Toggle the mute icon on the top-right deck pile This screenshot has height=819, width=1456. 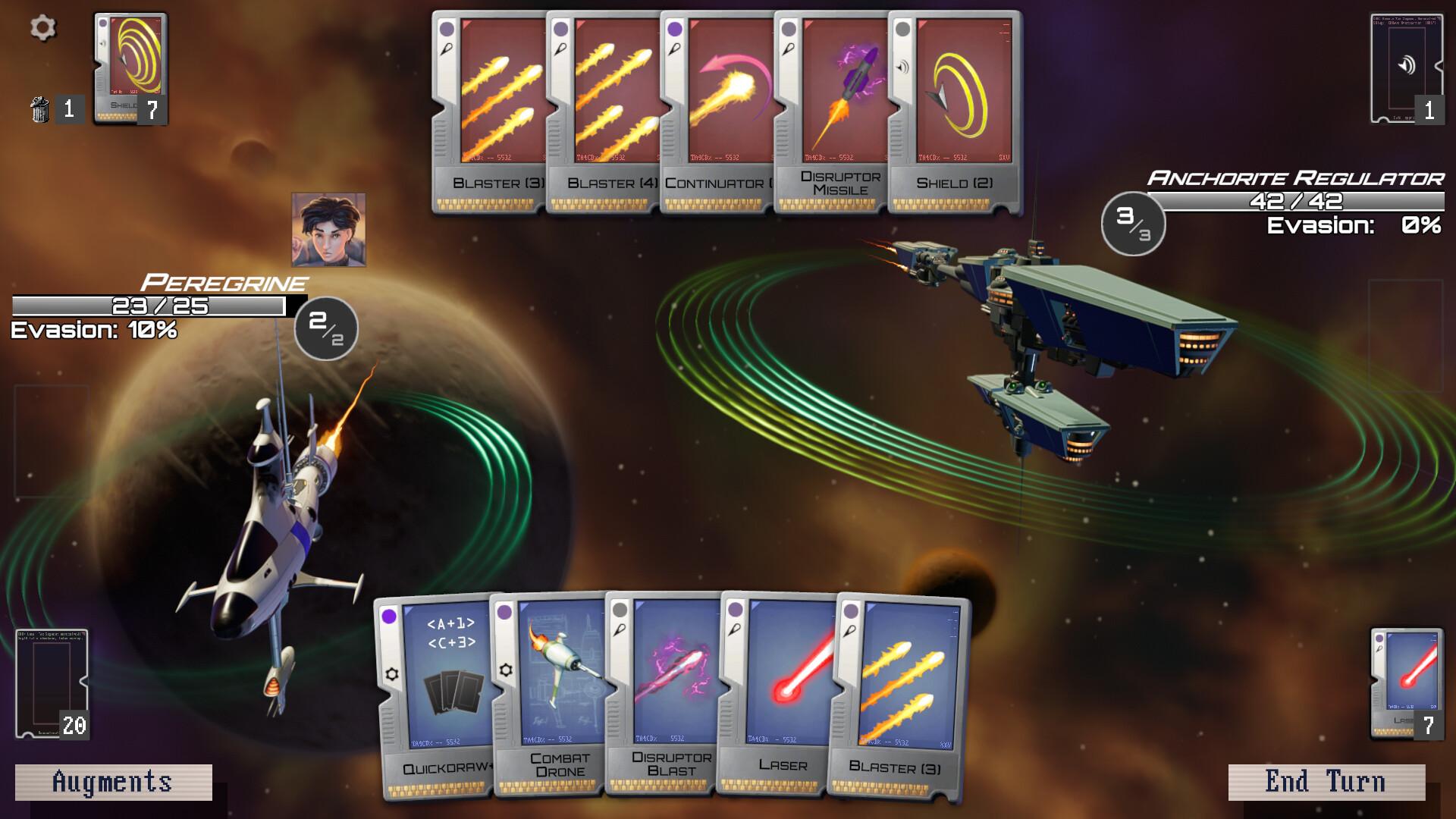1407,64
